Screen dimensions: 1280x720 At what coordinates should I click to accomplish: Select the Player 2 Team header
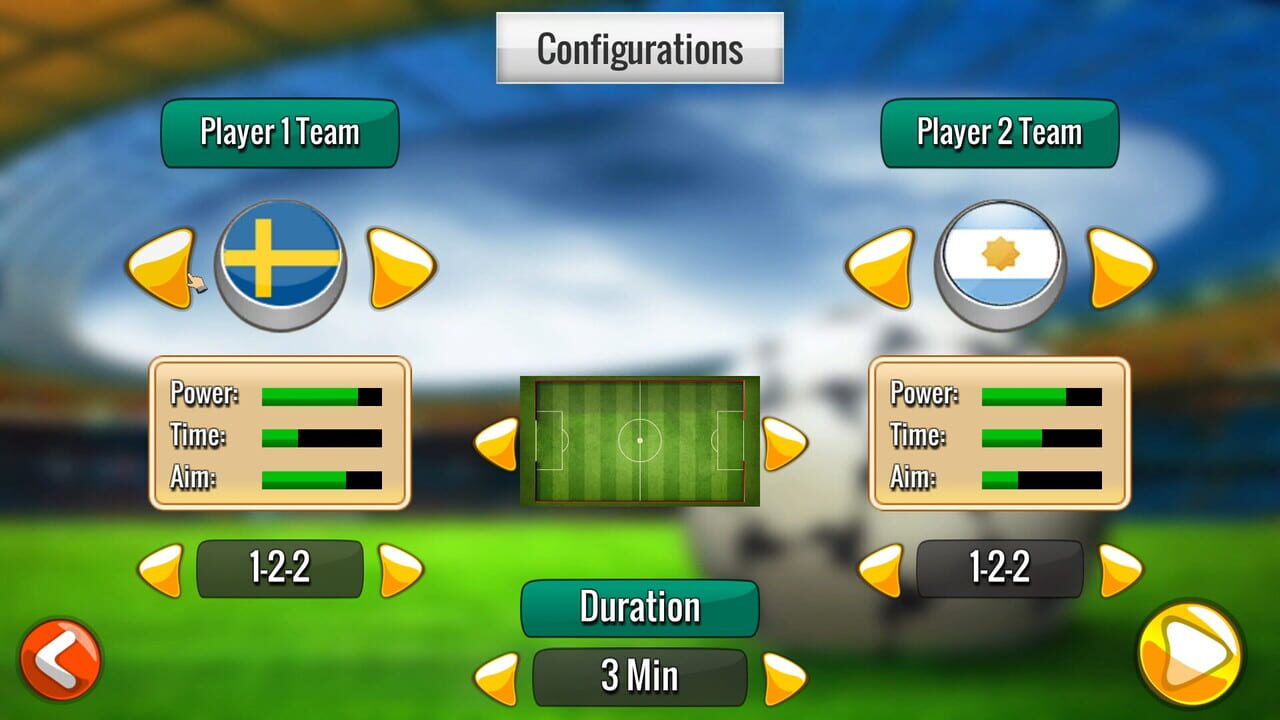999,132
